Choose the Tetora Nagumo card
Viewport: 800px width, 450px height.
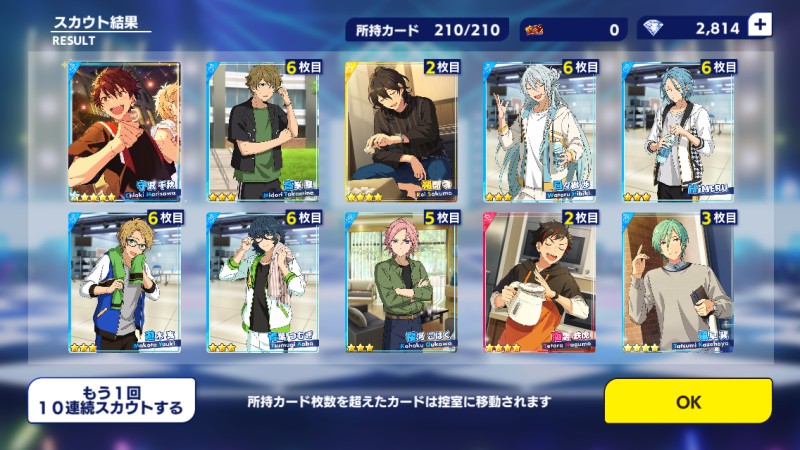click(x=540, y=281)
